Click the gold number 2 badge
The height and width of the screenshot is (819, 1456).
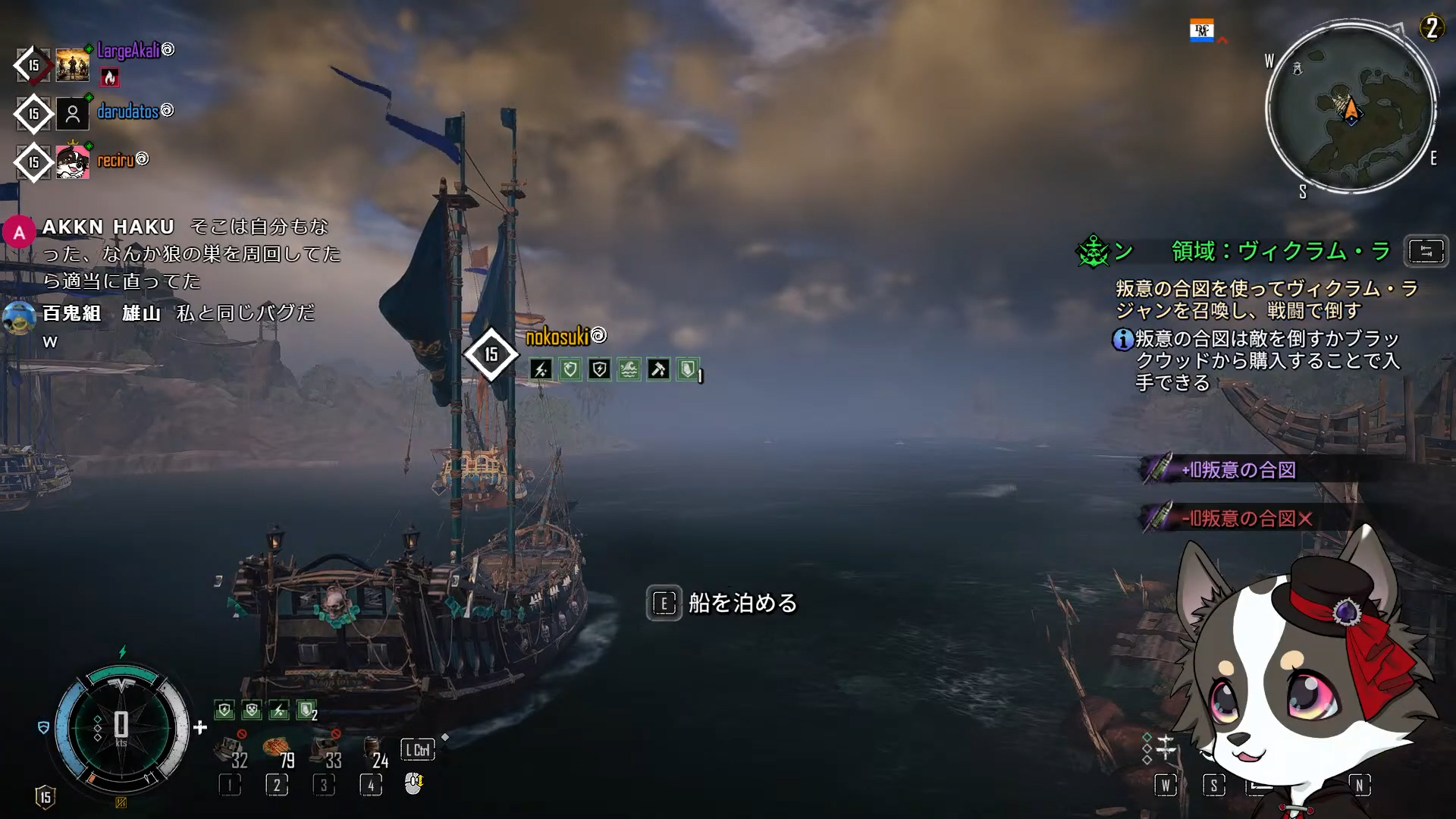click(x=1431, y=28)
